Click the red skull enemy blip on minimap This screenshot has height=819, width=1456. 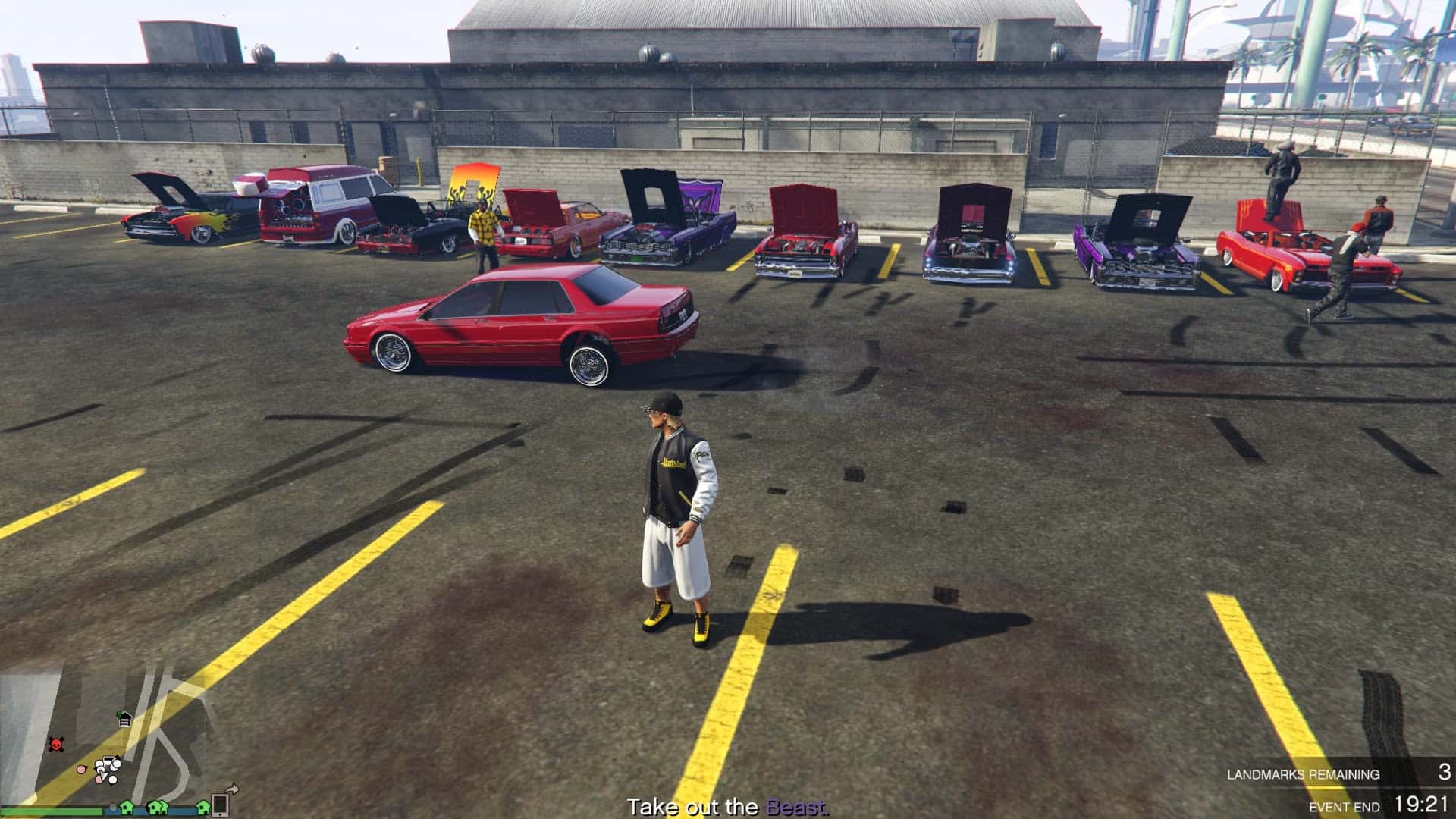[x=55, y=745]
